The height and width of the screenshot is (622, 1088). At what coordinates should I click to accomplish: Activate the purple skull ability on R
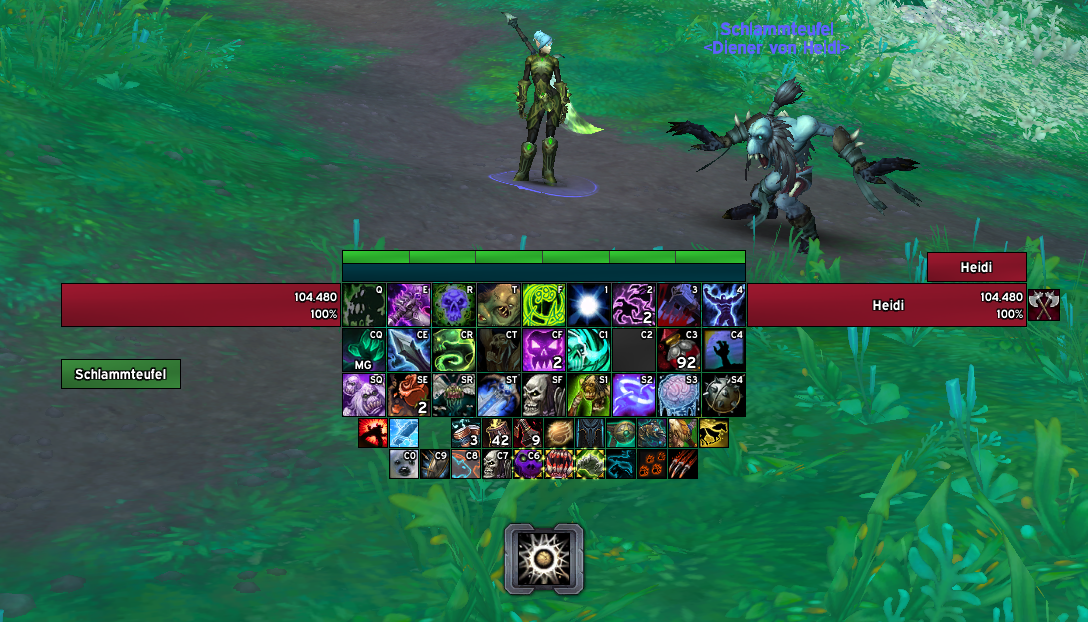click(x=454, y=305)
